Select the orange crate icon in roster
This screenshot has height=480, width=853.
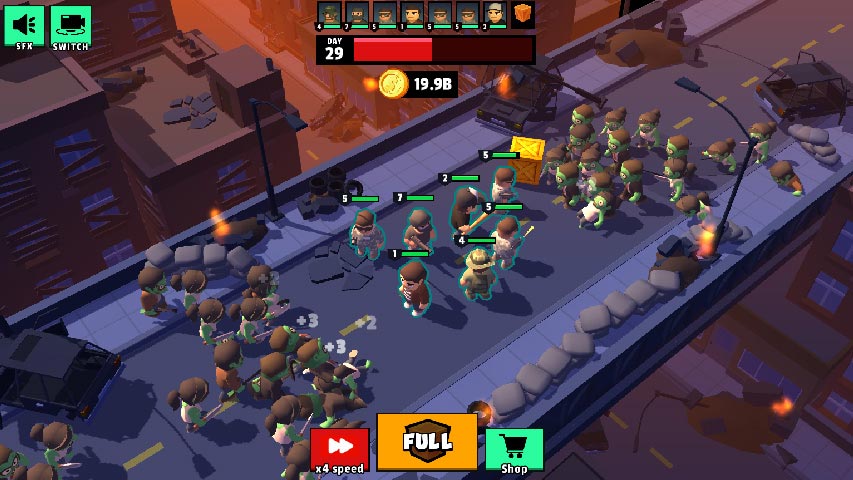click(x=523, y=14)
